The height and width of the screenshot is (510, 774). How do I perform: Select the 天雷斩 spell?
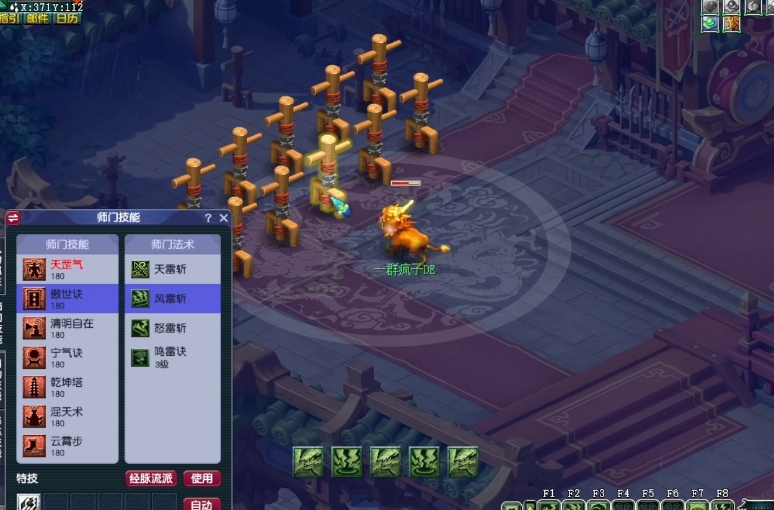click(x=172, y=269)
